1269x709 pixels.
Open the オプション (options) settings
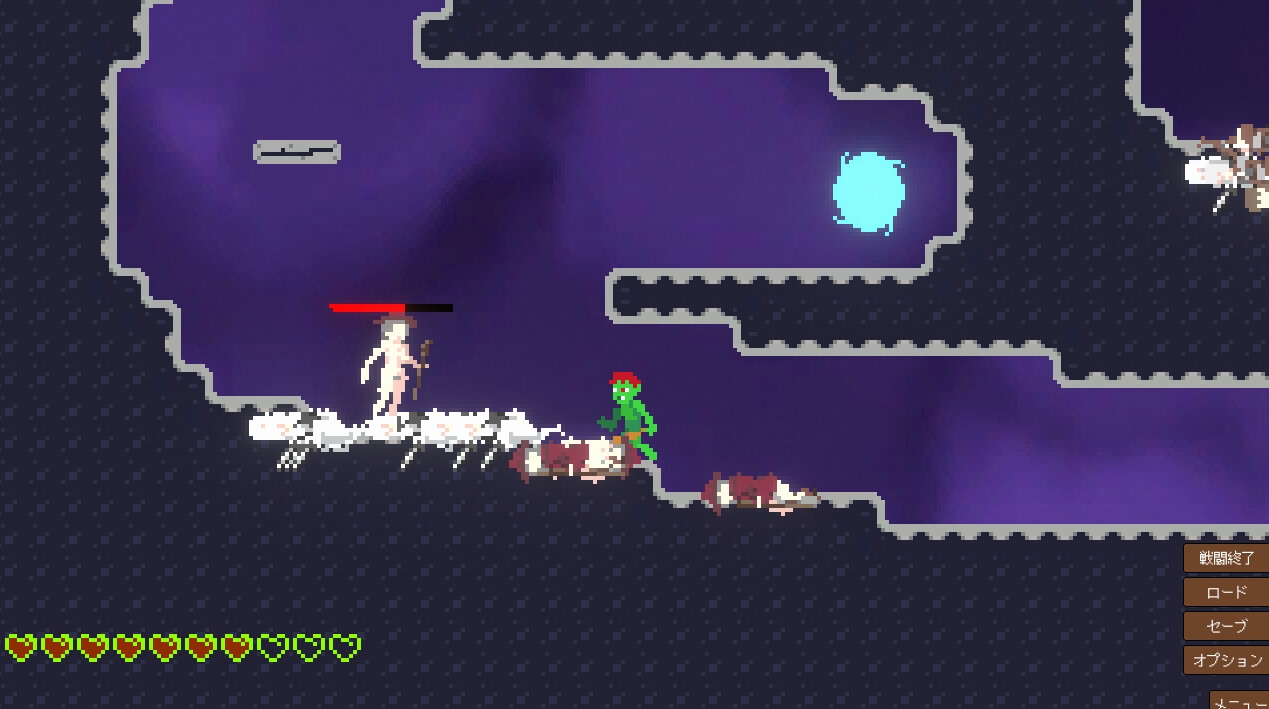[1226, 660]
